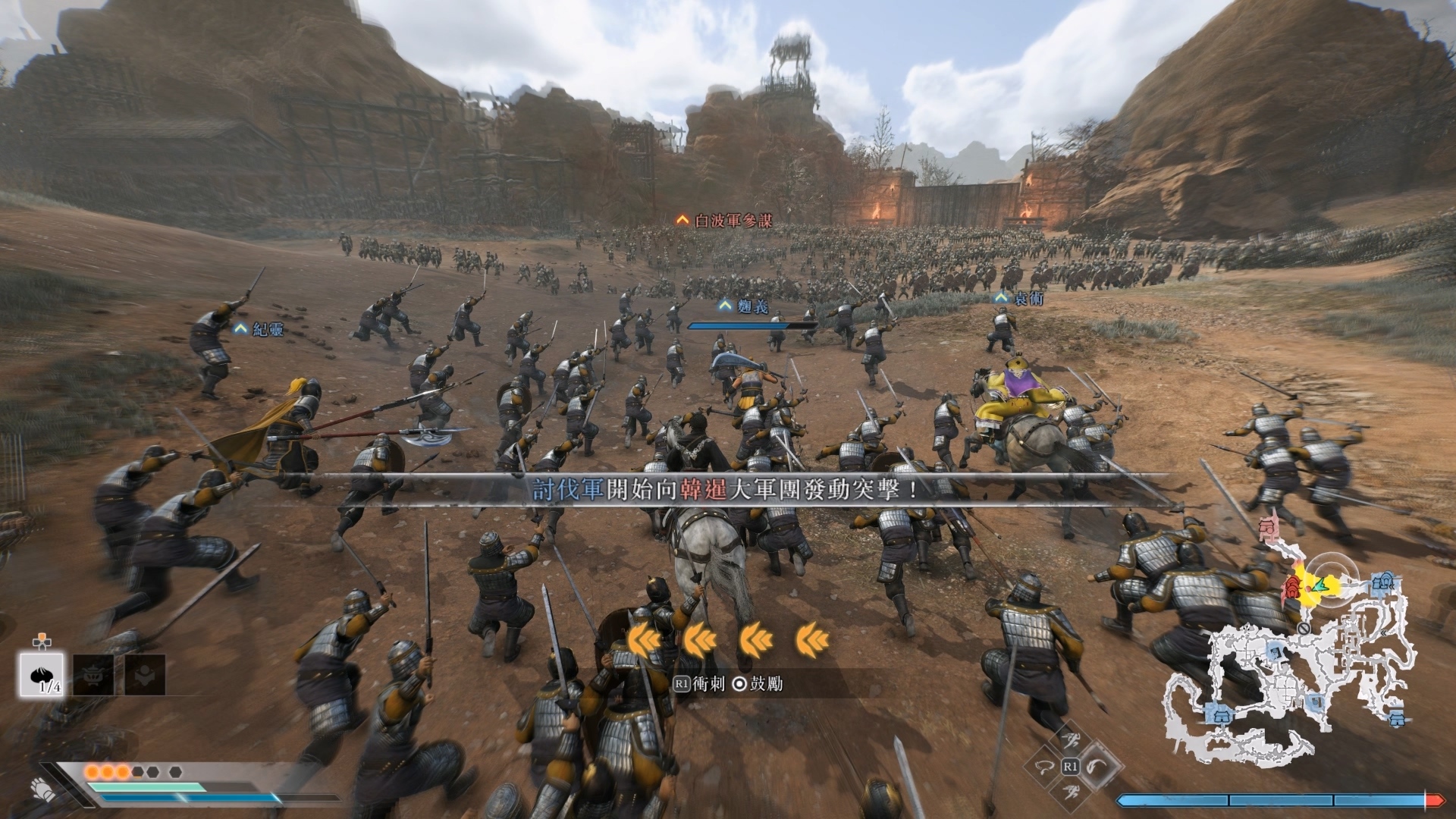Activate the swirling whirlwind battle art
Viewport: 1456px width, 819px height.
pyautogui.click(x=1043, y=767)
